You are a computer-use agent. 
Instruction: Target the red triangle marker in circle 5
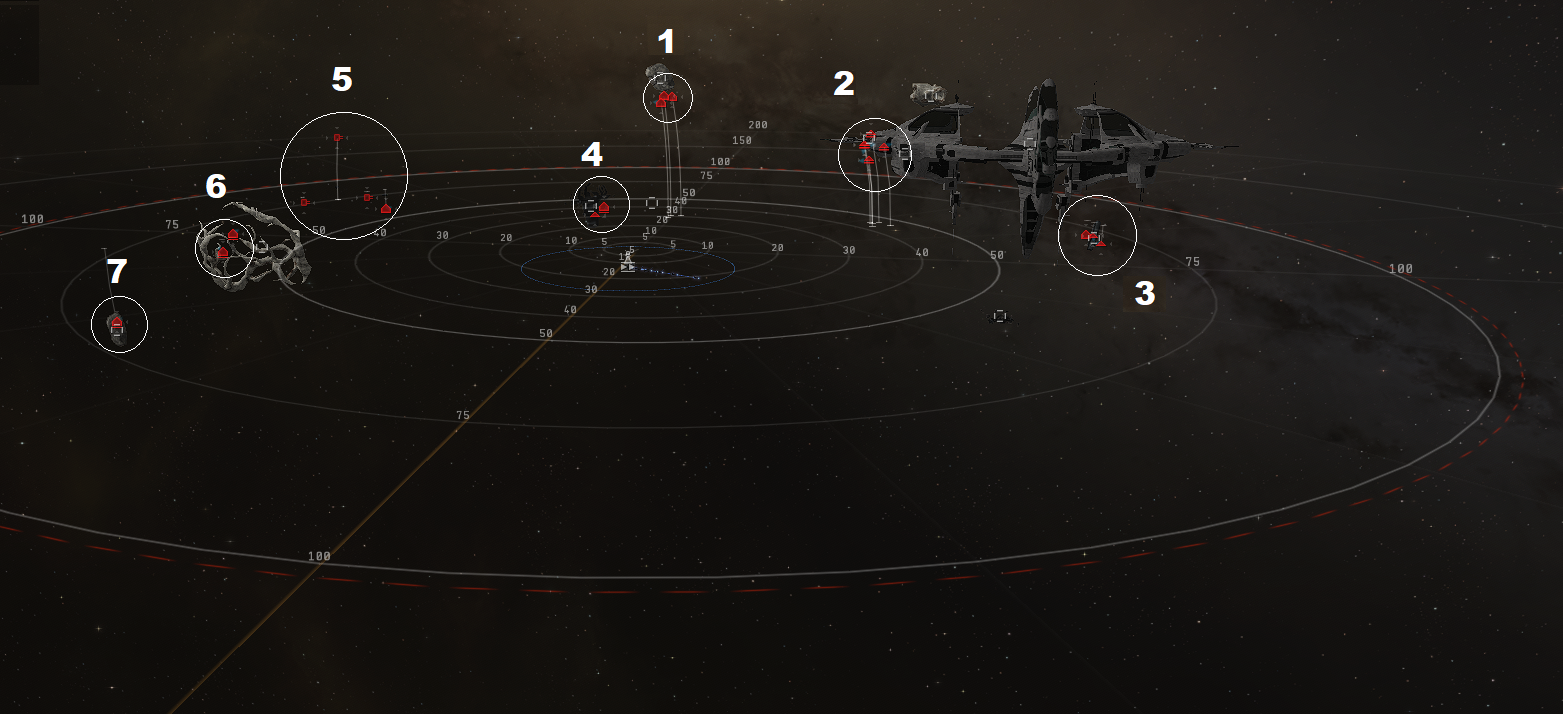(x=386, y=208)
